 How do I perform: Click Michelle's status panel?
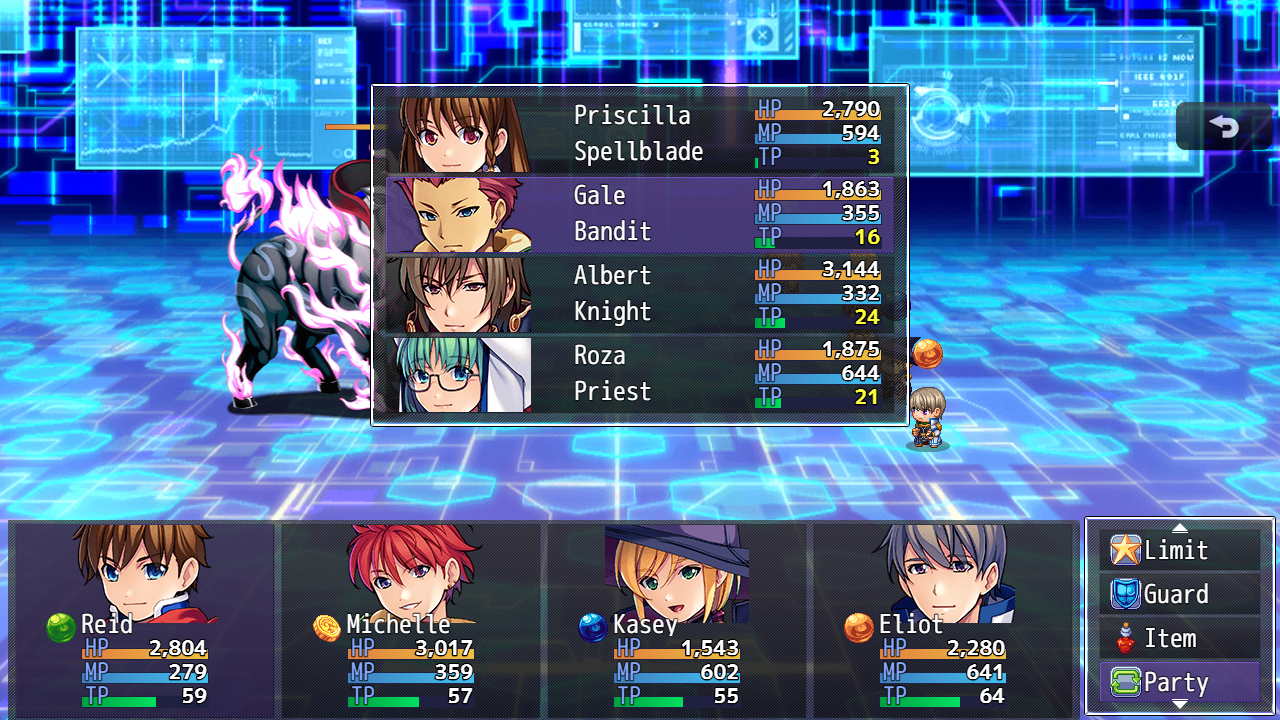[x=410, y=618]
